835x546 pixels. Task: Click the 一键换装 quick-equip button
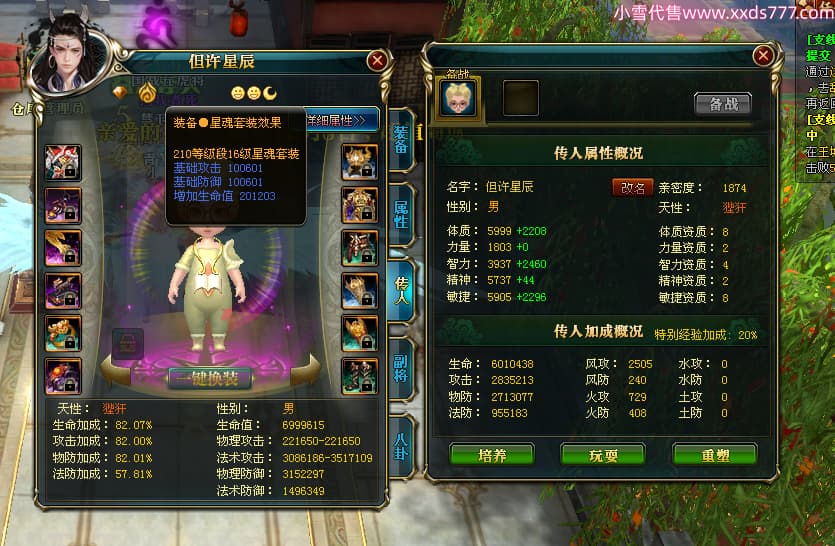(210, 378)
